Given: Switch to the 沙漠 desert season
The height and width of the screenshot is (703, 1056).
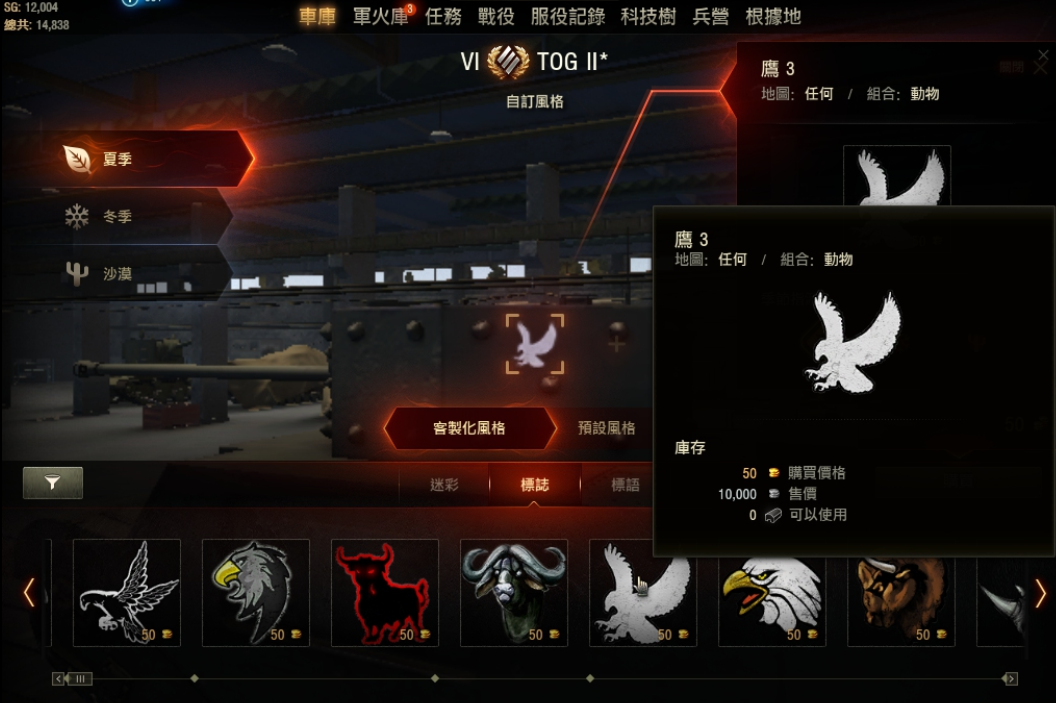Looking at the screenshot, I should tap(140, 273).
